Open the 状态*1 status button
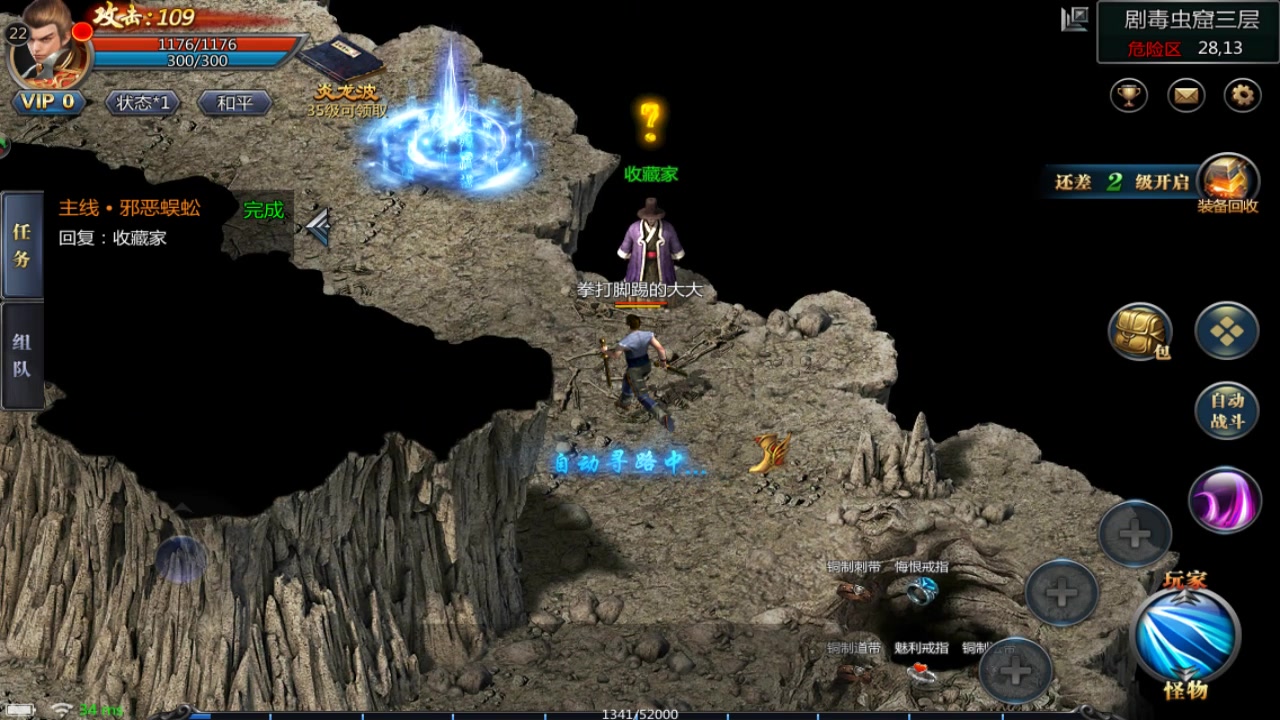1280x720 pixels. tap(142, 102)
